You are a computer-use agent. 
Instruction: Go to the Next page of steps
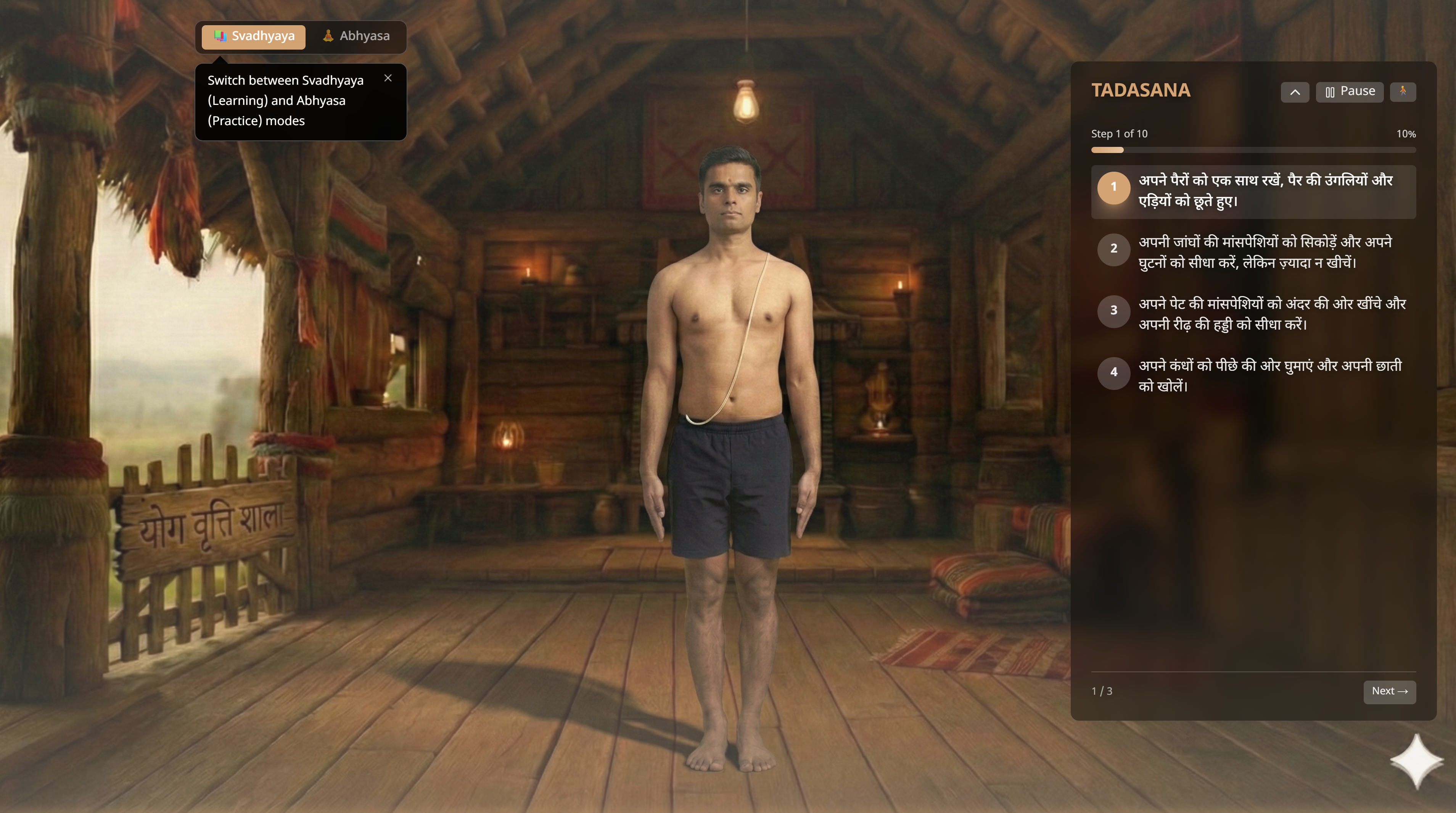pyautogui.click(x=1389, y=691)
